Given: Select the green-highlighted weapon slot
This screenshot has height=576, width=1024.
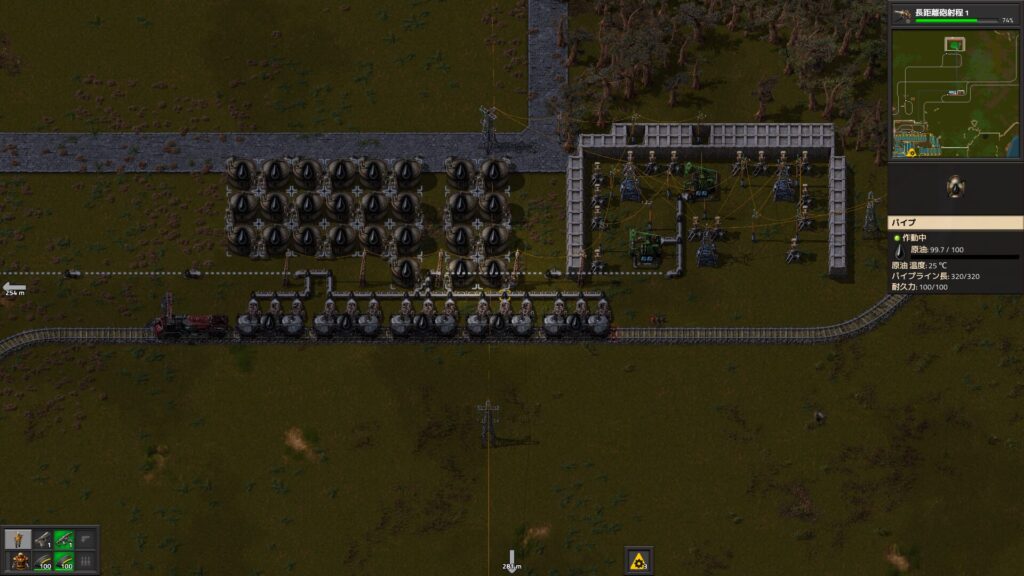Looking at the screenshot, I should pyautogui.click(x=64, y=540).
